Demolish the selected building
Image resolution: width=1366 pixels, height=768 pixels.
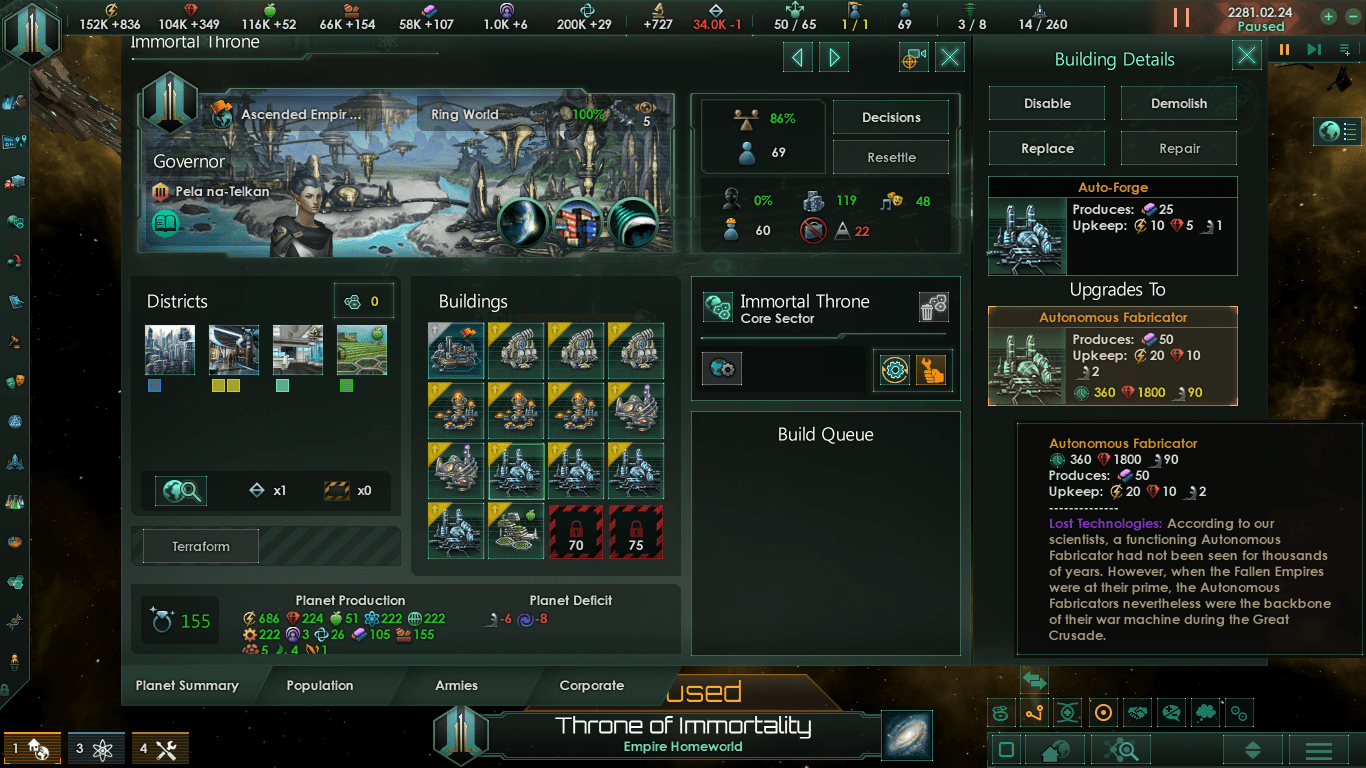click(x=1178, y=103)
